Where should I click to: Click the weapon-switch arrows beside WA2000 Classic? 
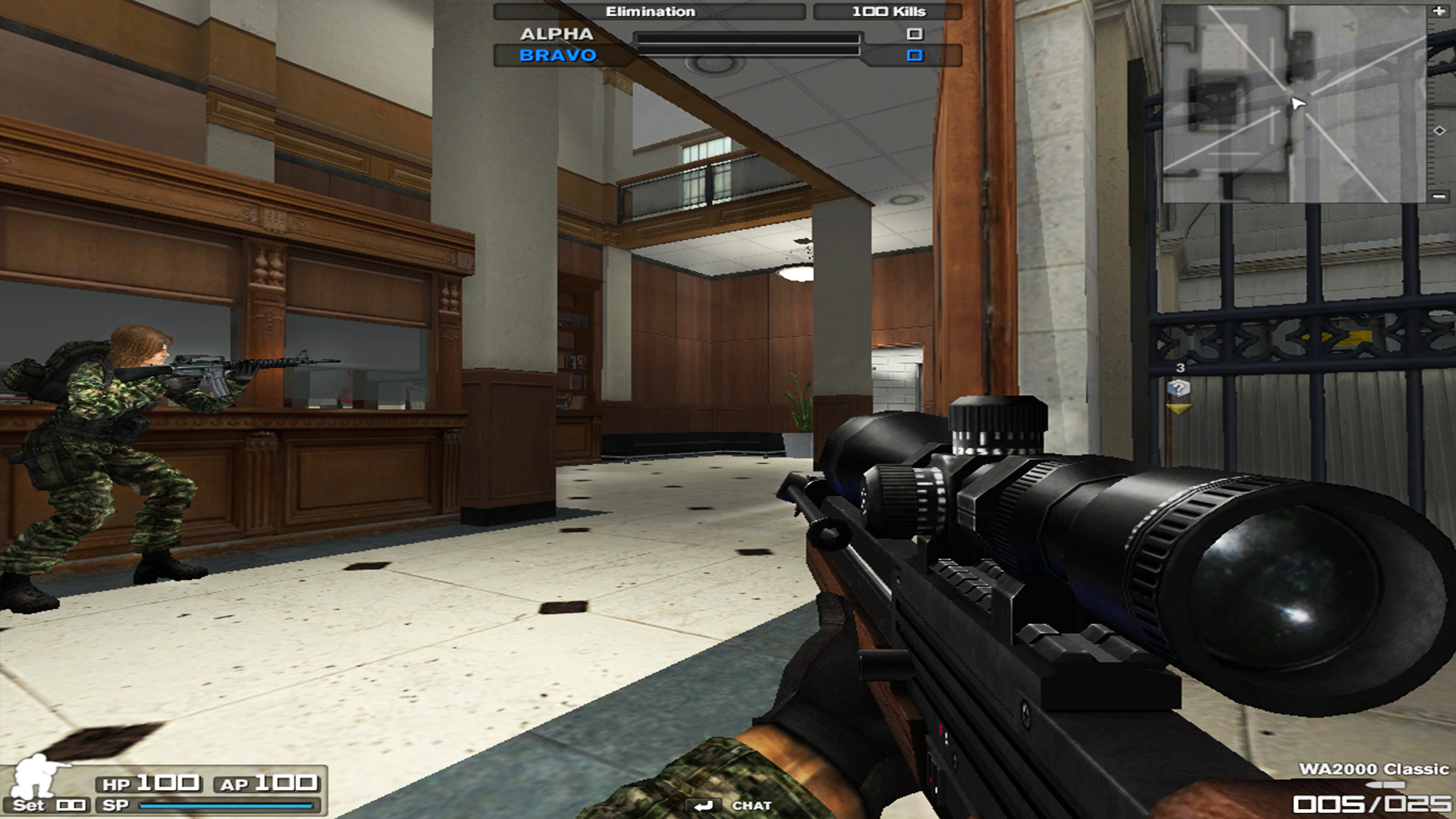pyautogui.click(x=1385, y=785)
